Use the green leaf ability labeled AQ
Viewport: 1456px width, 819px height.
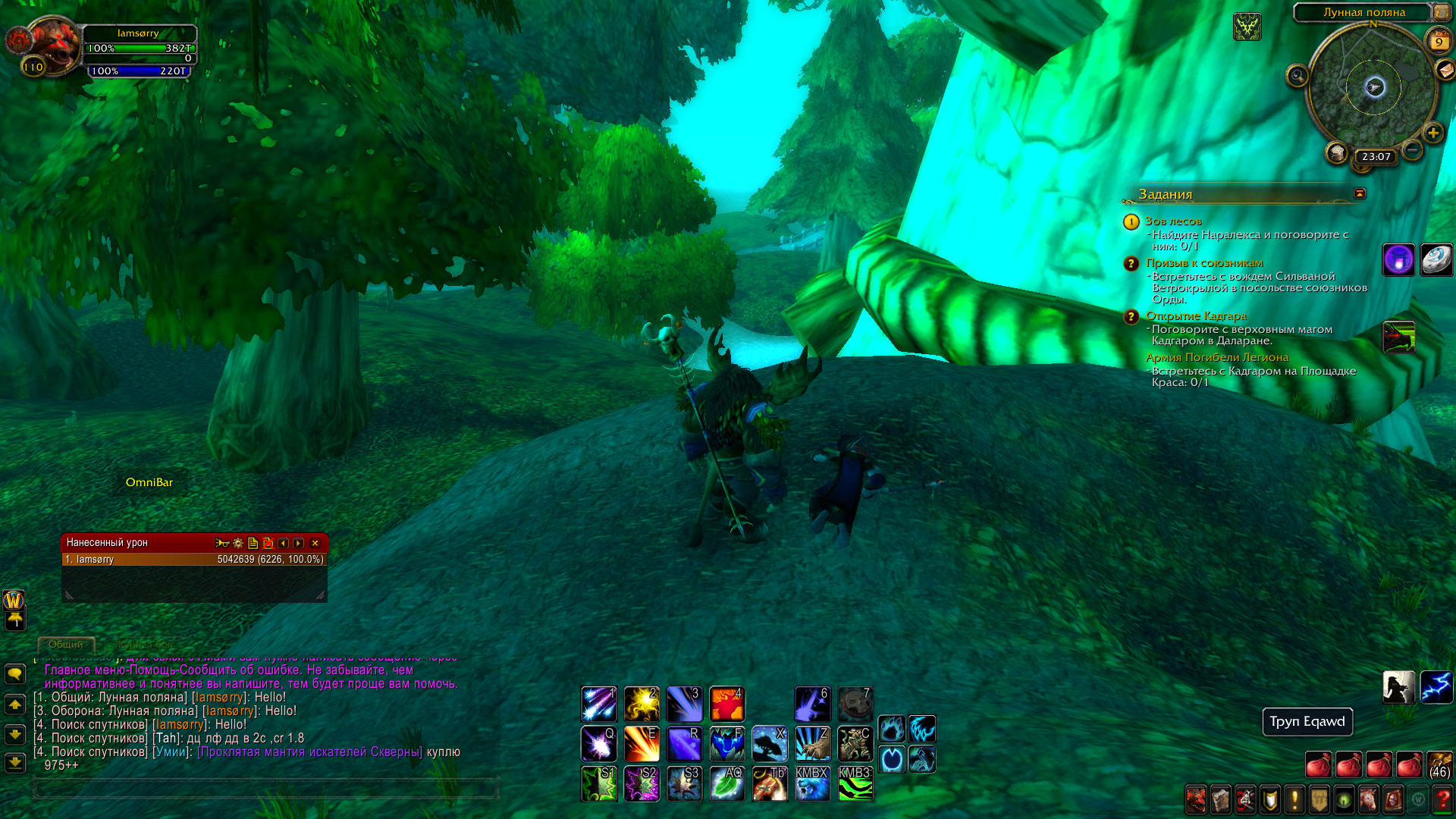click(x=726, y=783)
